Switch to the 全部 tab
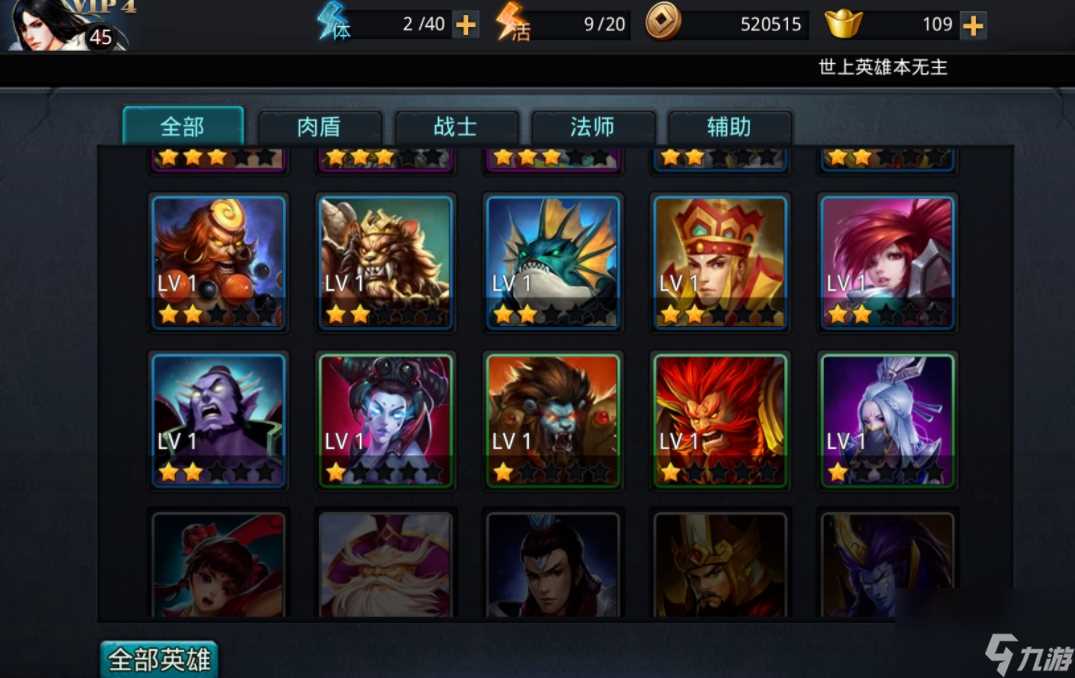 (x=183, y=127)
